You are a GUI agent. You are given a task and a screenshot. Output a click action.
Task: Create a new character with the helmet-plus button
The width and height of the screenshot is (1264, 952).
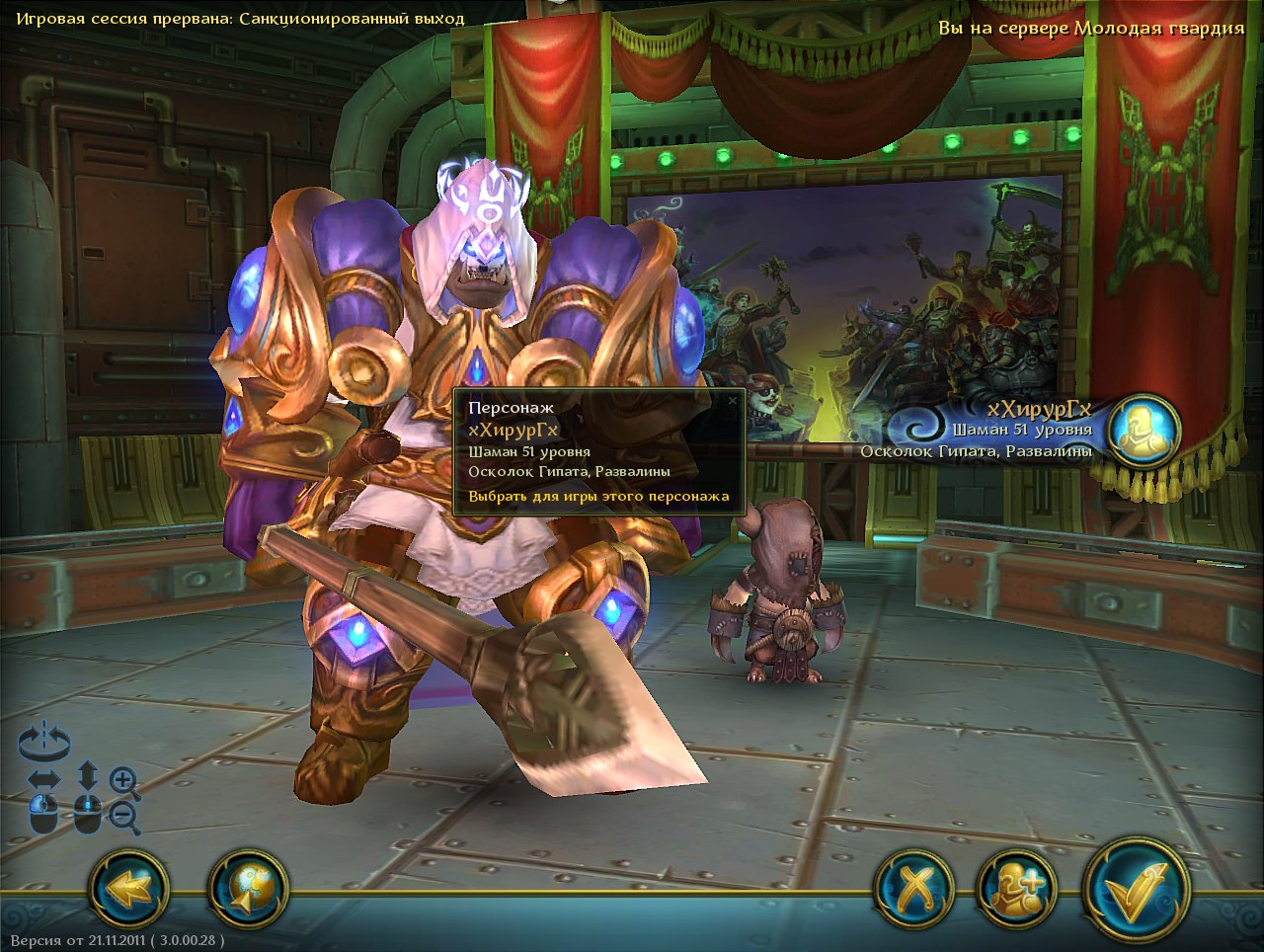click(1016, 888)
